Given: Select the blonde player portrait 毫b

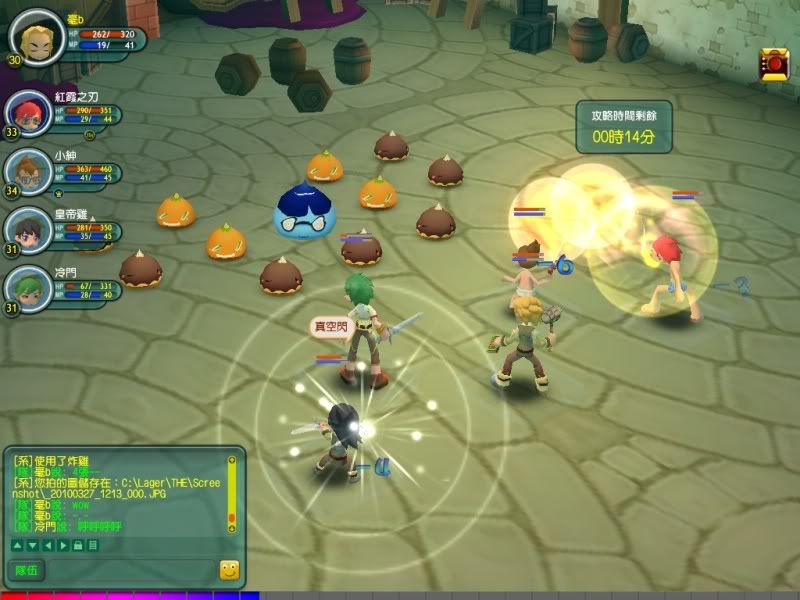Looking at the screenshot, I should [x=36, y=35].
